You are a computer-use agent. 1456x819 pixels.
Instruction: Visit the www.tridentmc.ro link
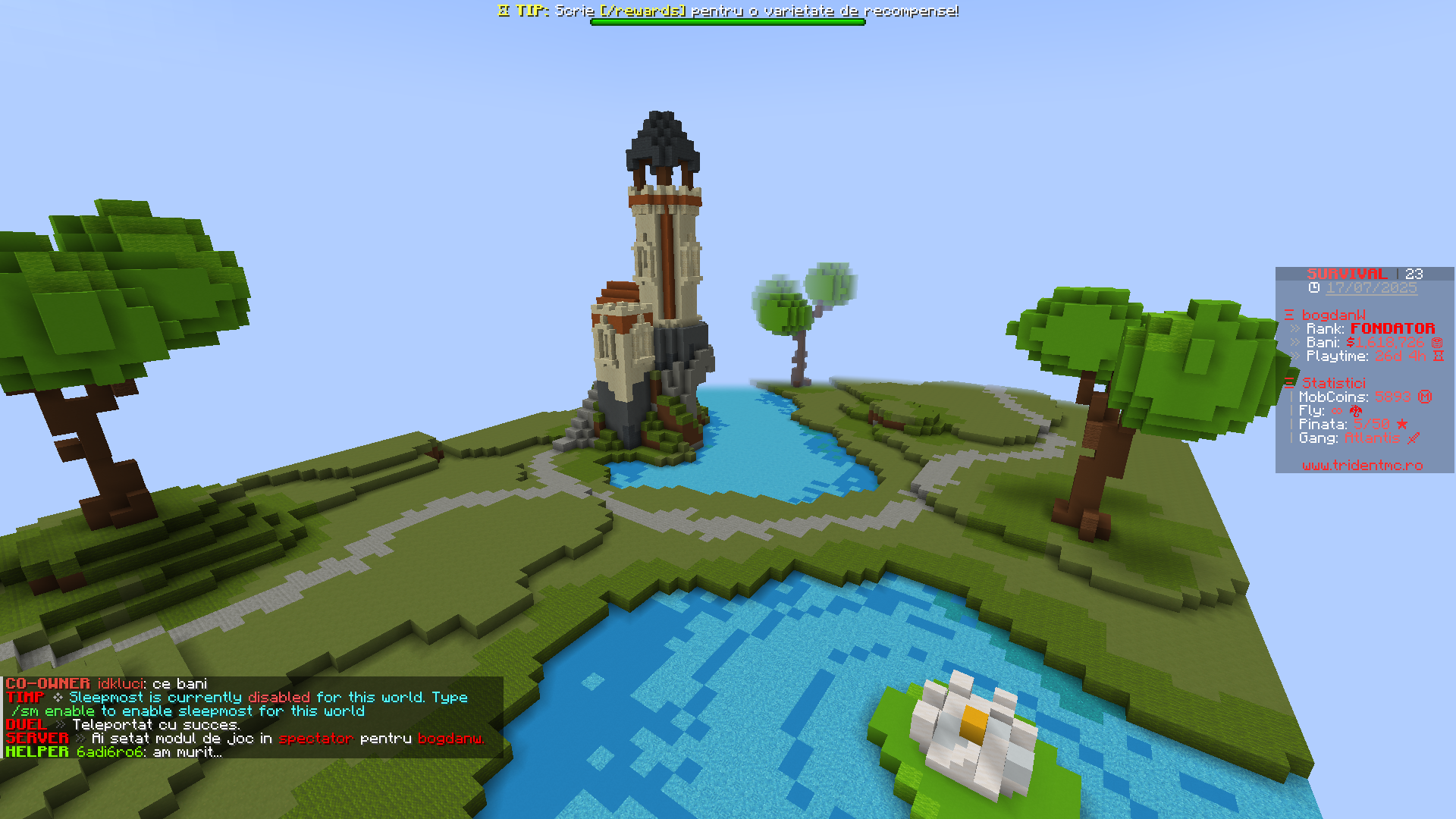tap(1361, 465)
